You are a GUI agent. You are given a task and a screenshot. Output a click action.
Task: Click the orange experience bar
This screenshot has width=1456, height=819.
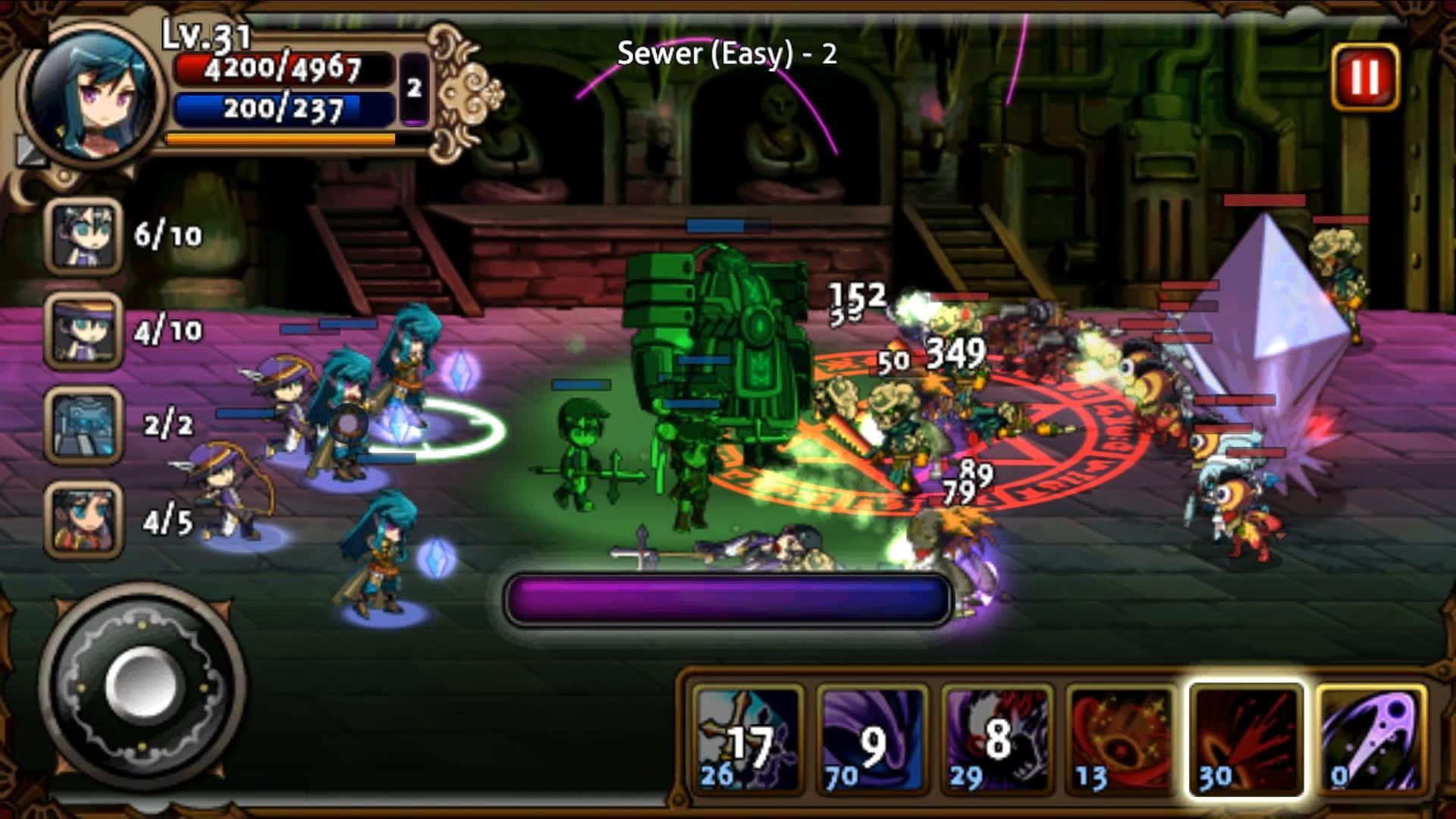click(281, 140)
